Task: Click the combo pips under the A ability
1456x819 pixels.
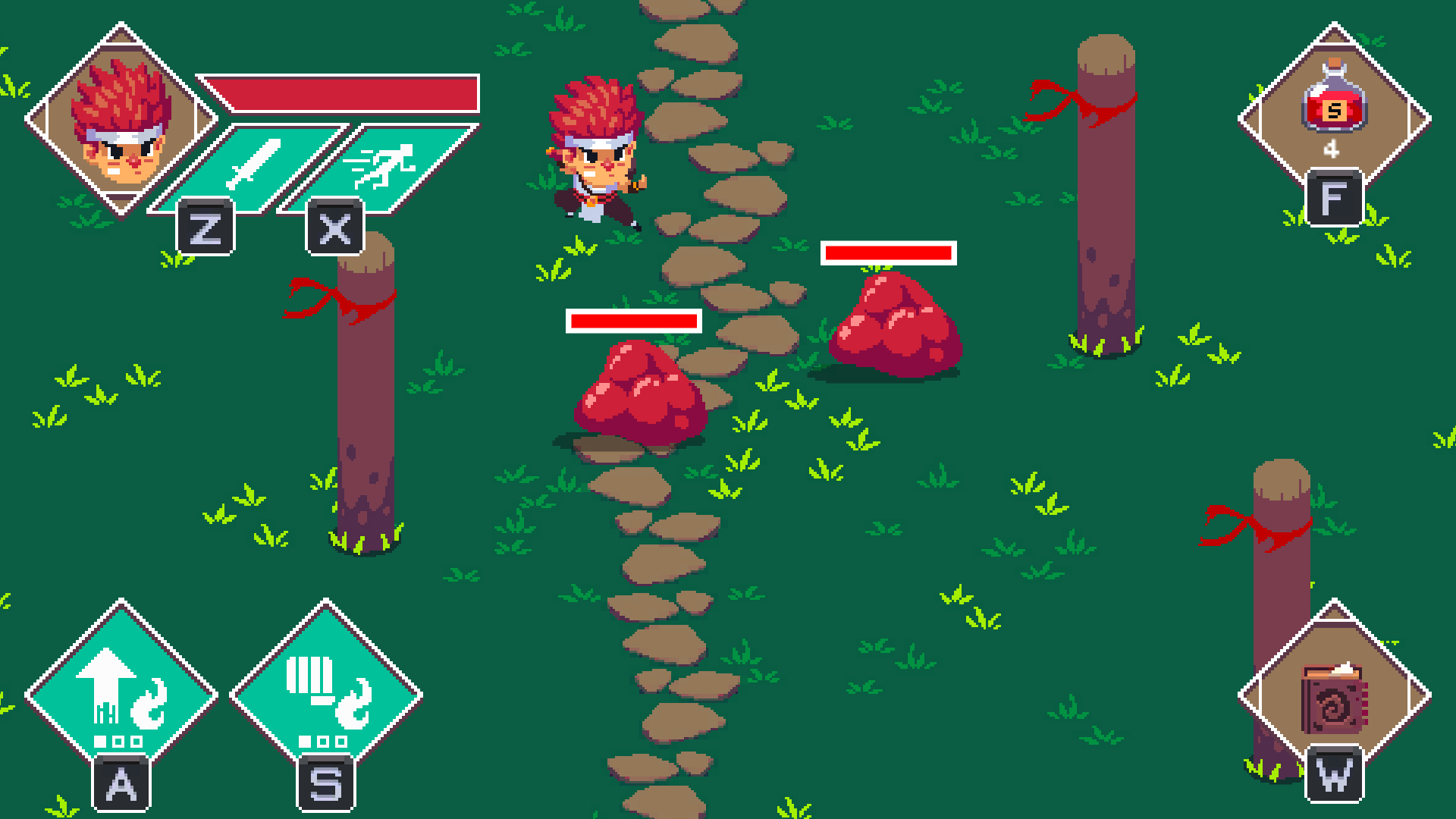Action: click(x=118, y=739)
